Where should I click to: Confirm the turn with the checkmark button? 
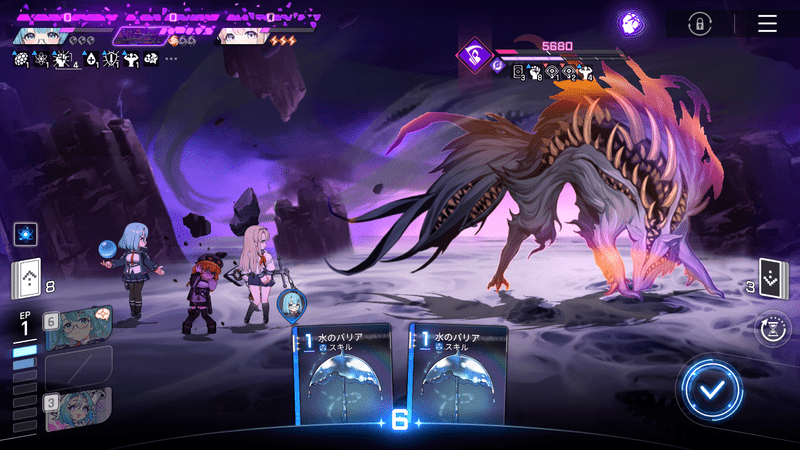(x=710, y=389)
